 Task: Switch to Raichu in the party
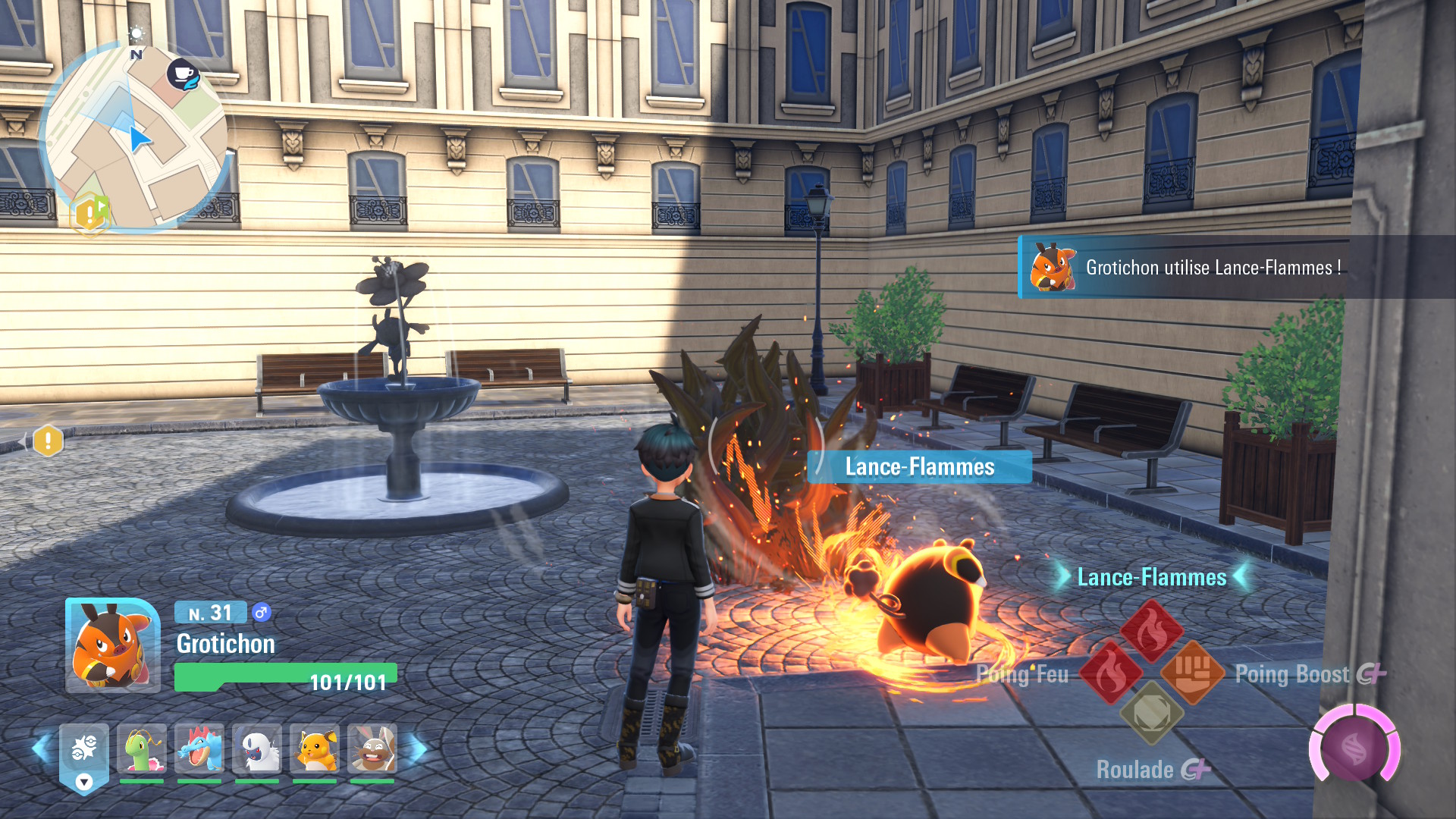pos(315,749)
